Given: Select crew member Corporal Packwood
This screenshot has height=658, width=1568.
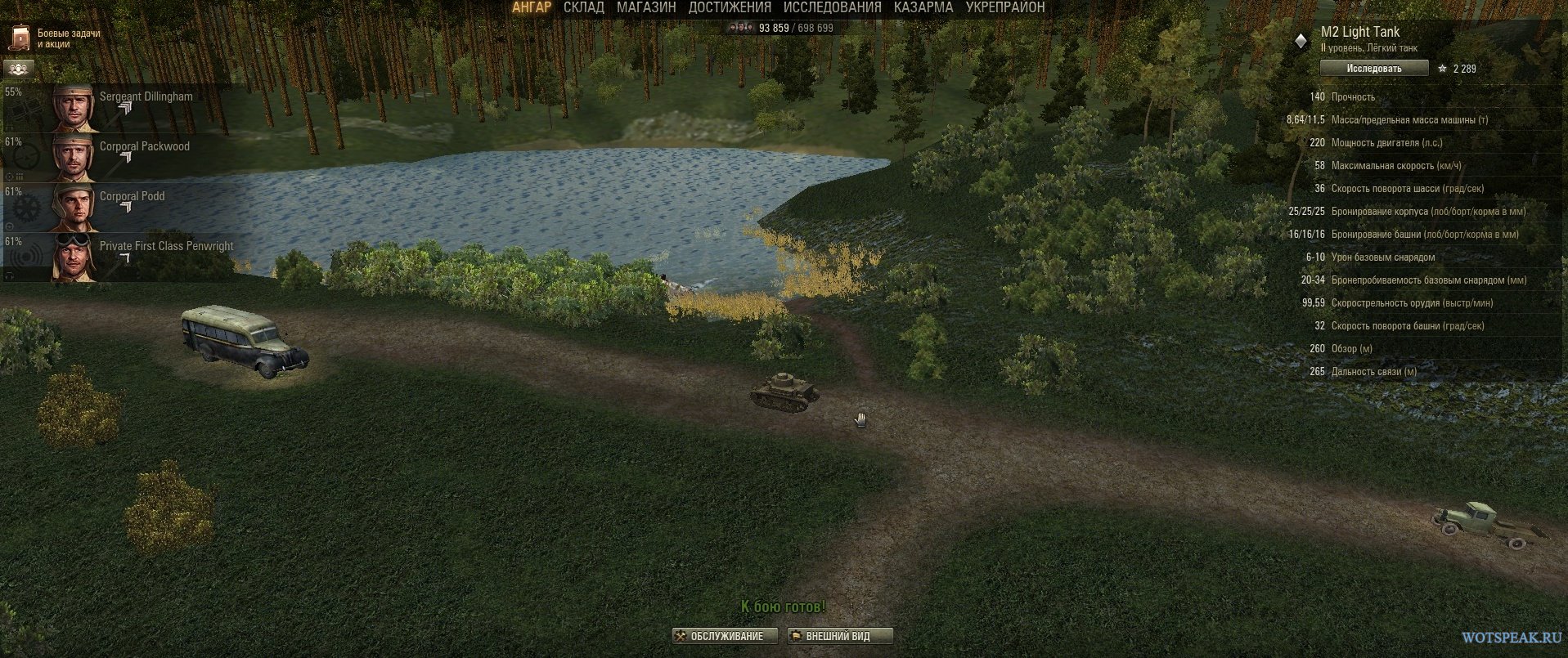Looking at the screenshot, I should pyautogui.click(x=123, y=158).
